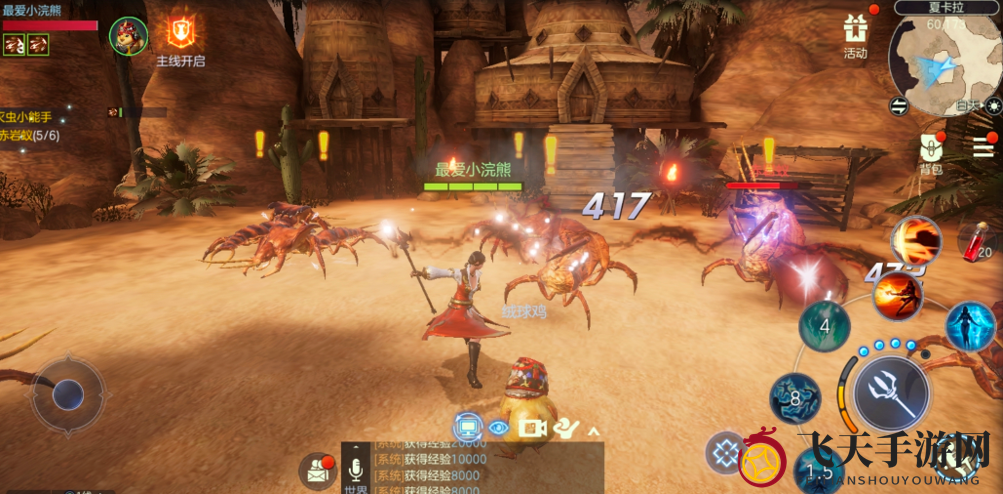This screenshot has width=1003, height=494.
Task: Open the three-line main menu
Action: pyautogui.click(x=983, y=147)
